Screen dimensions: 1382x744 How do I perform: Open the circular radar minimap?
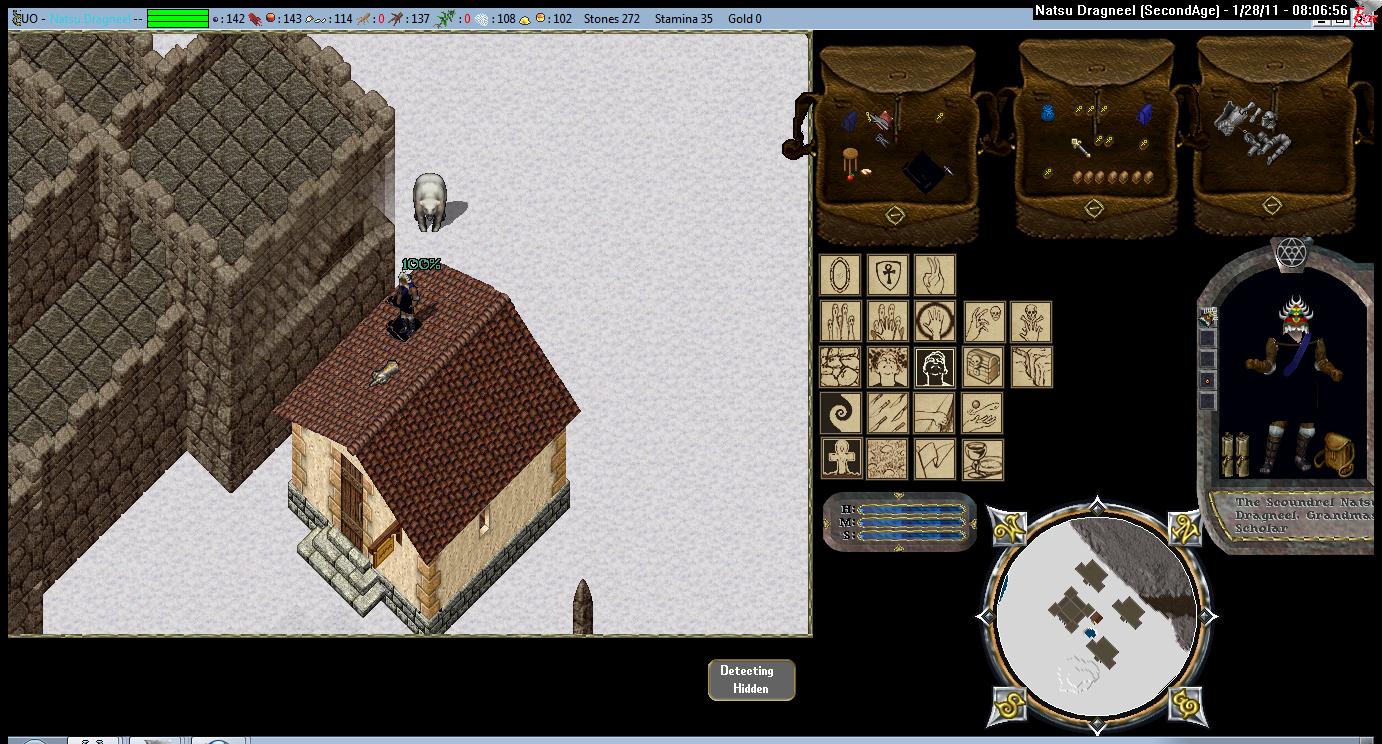click(1096, 615)
